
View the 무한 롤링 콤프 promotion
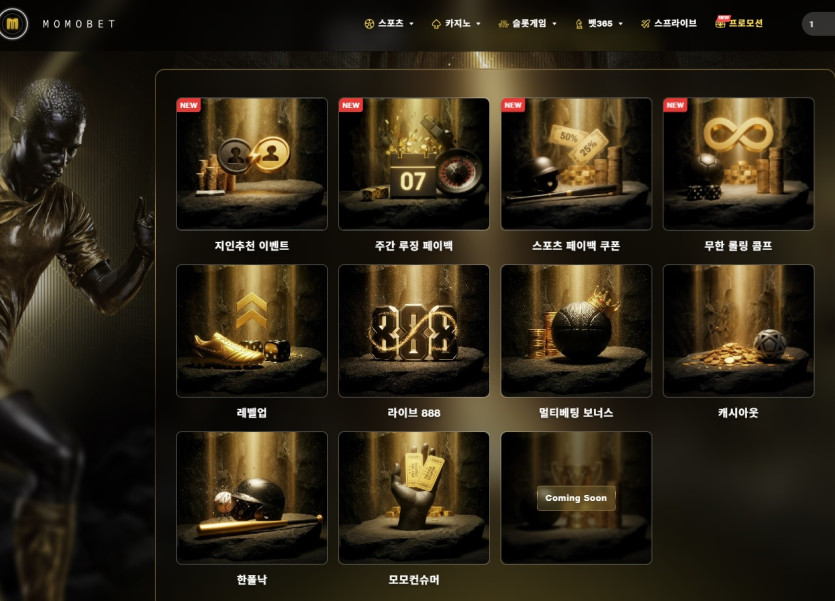point(738,164)
